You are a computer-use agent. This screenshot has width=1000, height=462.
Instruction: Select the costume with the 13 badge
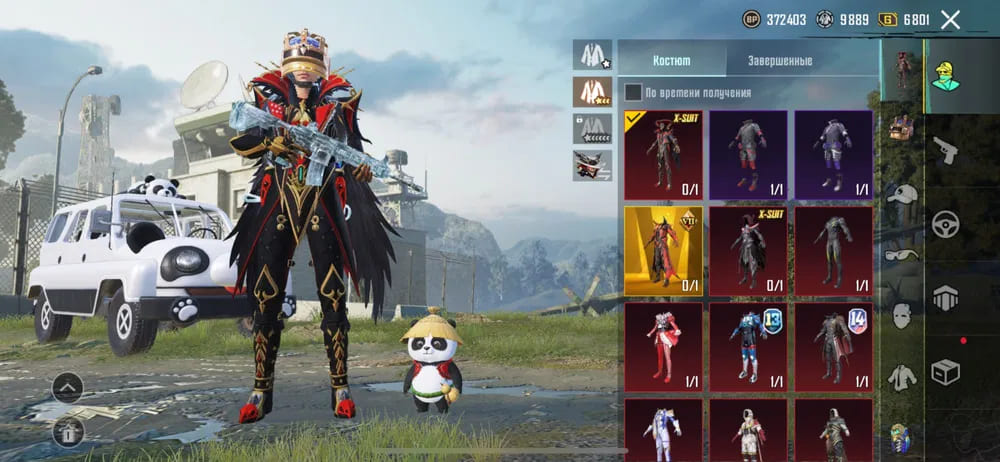pos(749,347)
